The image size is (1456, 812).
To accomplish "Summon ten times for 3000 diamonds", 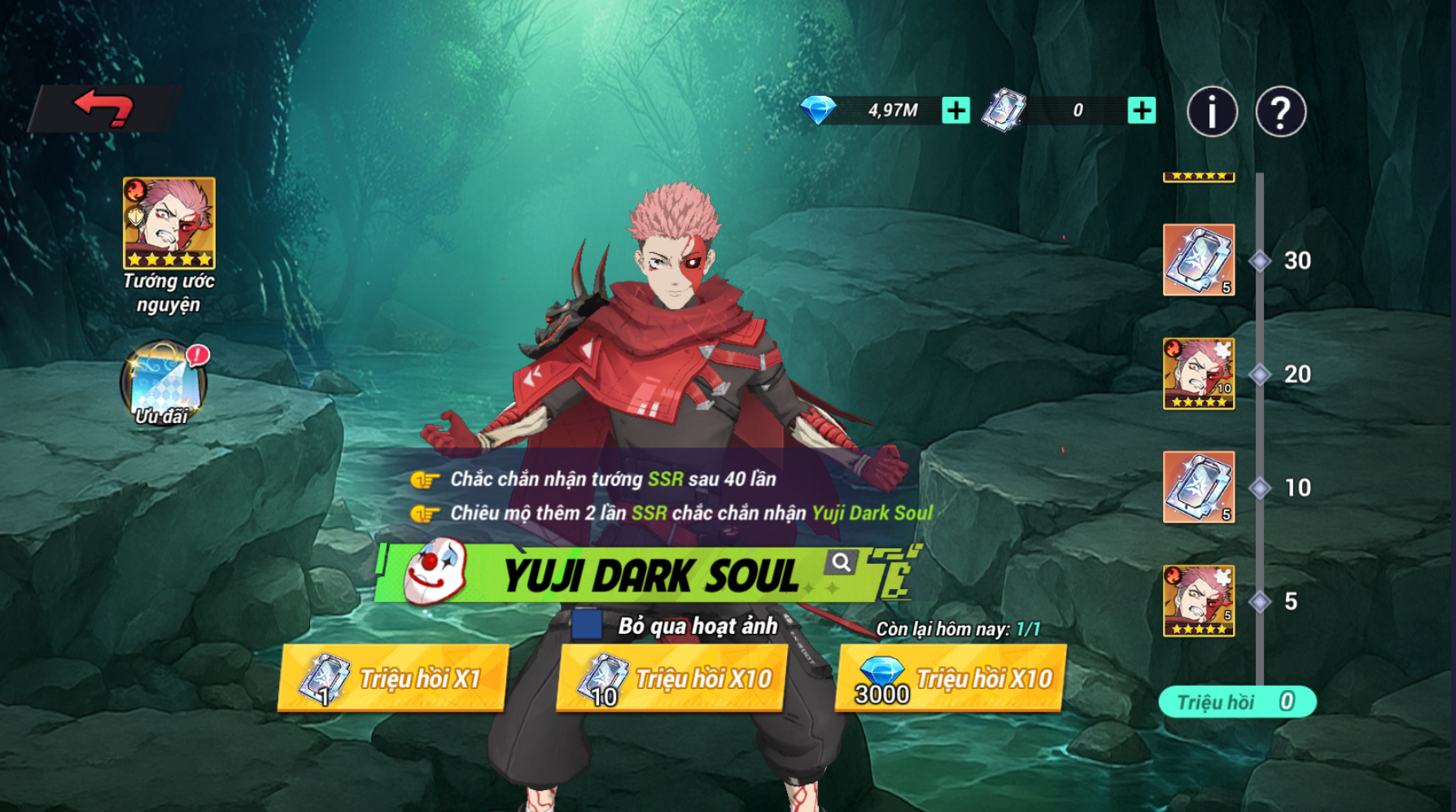I will point(951,678).
